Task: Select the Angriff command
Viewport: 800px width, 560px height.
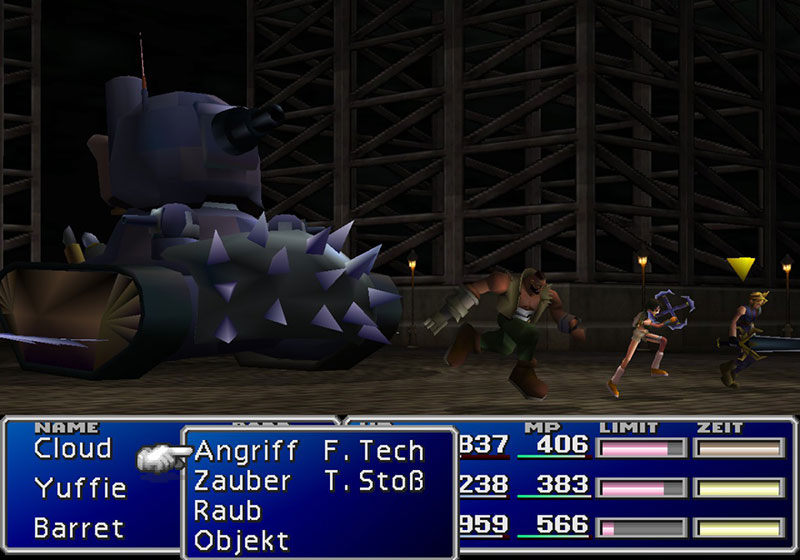Action: tap(245, 450)
